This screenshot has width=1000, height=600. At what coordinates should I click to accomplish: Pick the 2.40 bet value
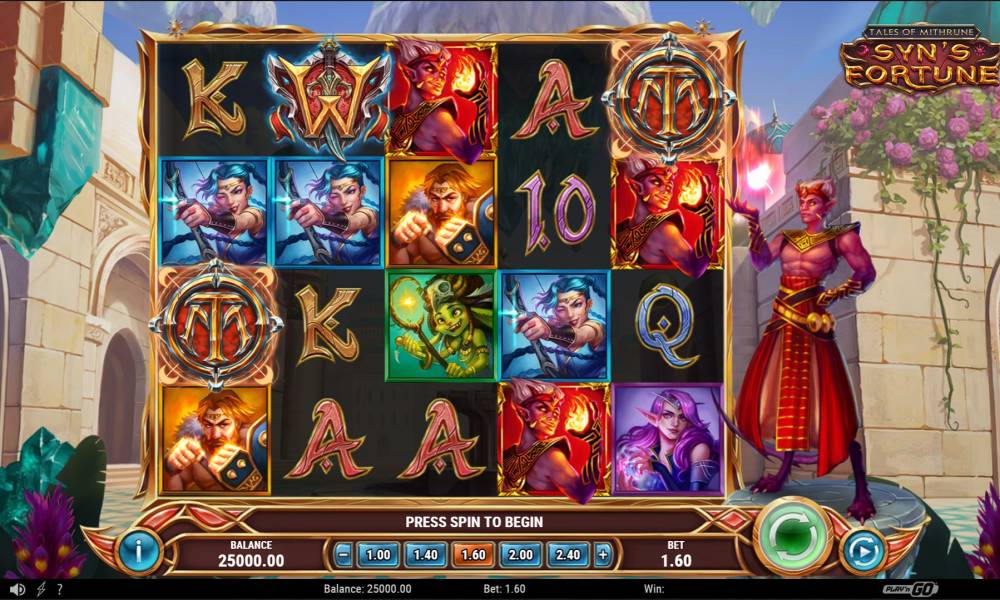pos(568,553)
